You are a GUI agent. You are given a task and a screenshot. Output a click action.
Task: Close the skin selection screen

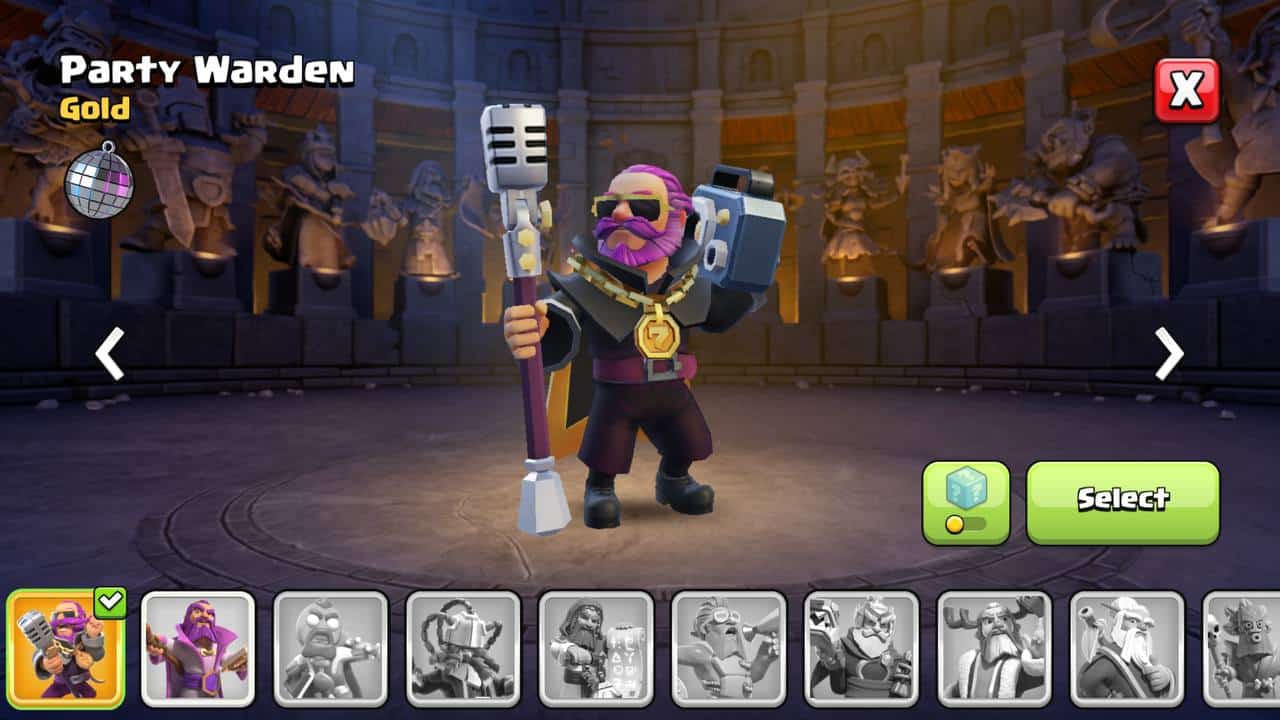click(x=1187, y=90)
